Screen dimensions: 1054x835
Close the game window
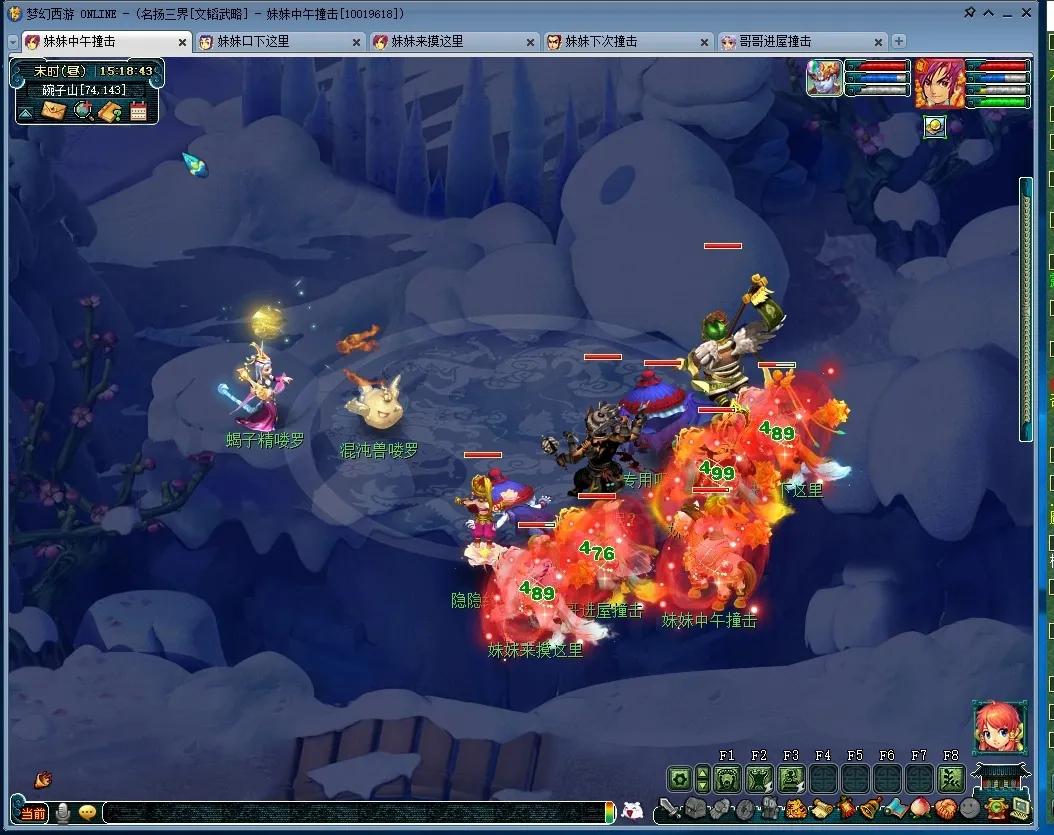[x=1026, y=13]
